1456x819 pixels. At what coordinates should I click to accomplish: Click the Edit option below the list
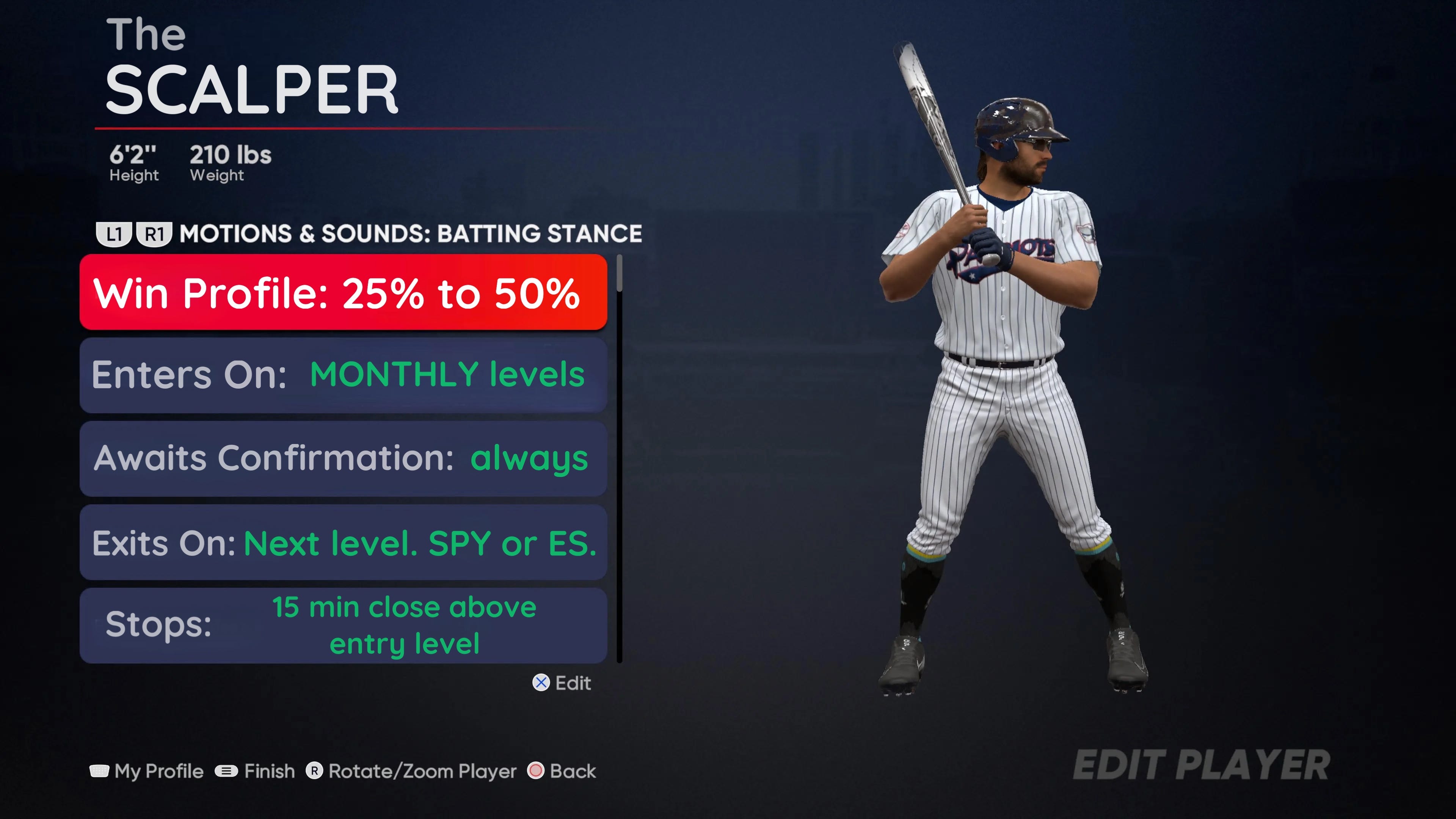562,683
